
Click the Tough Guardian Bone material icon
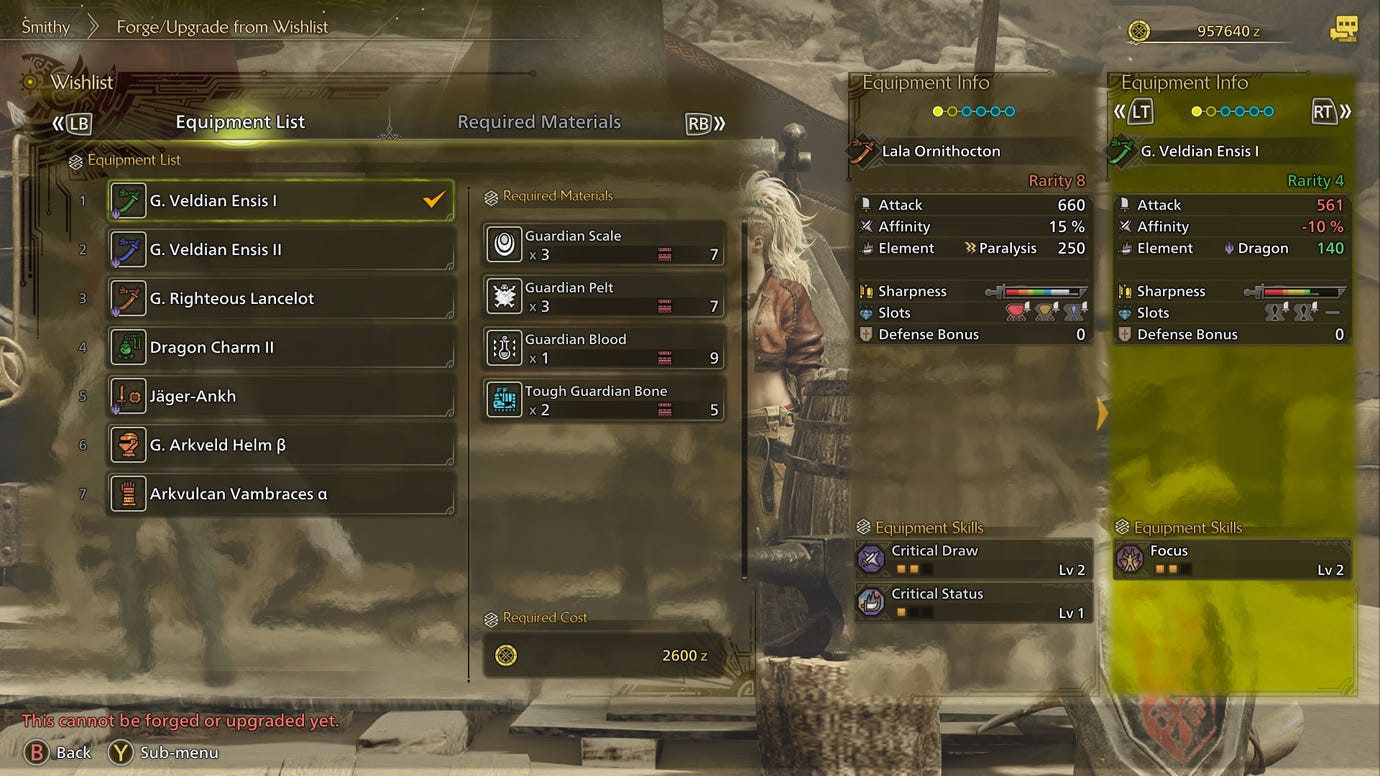503,398
